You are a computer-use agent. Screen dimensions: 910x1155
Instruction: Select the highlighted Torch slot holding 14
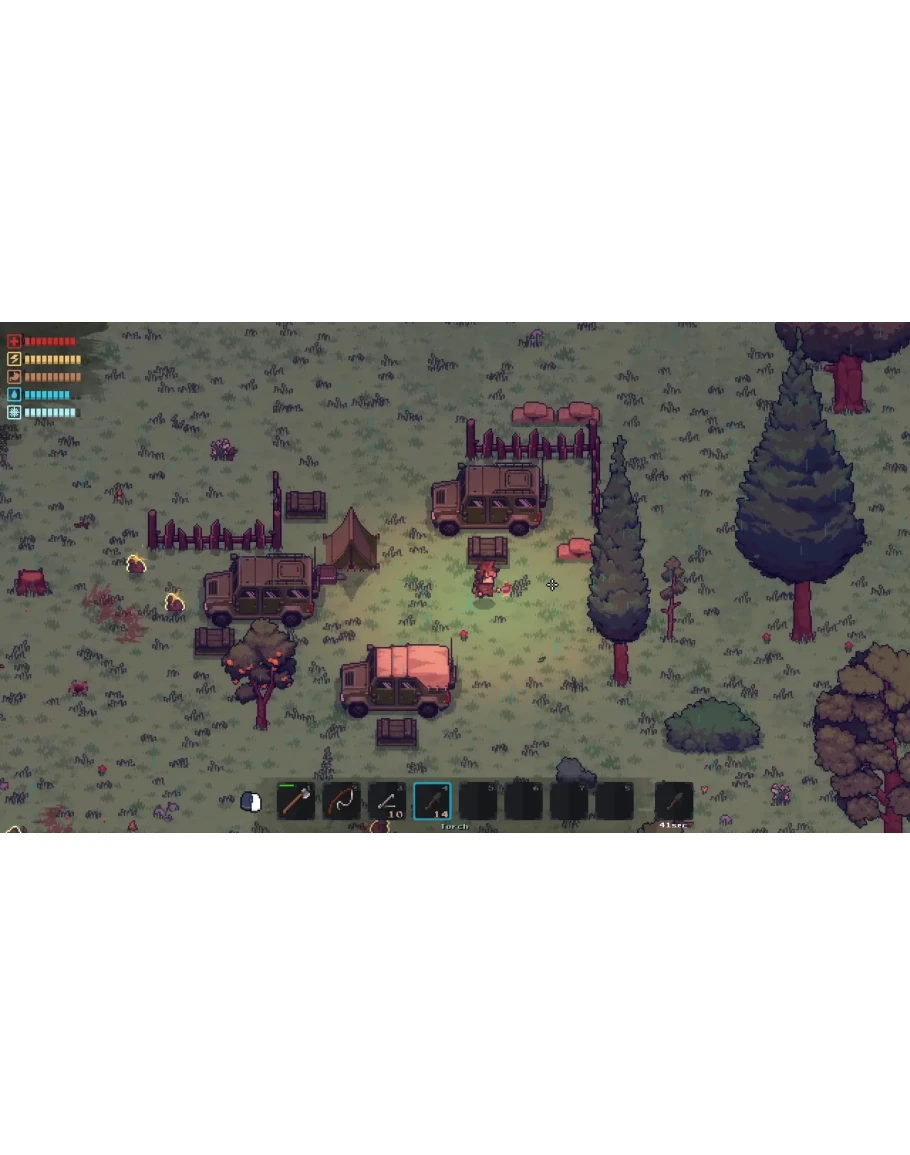432,801
